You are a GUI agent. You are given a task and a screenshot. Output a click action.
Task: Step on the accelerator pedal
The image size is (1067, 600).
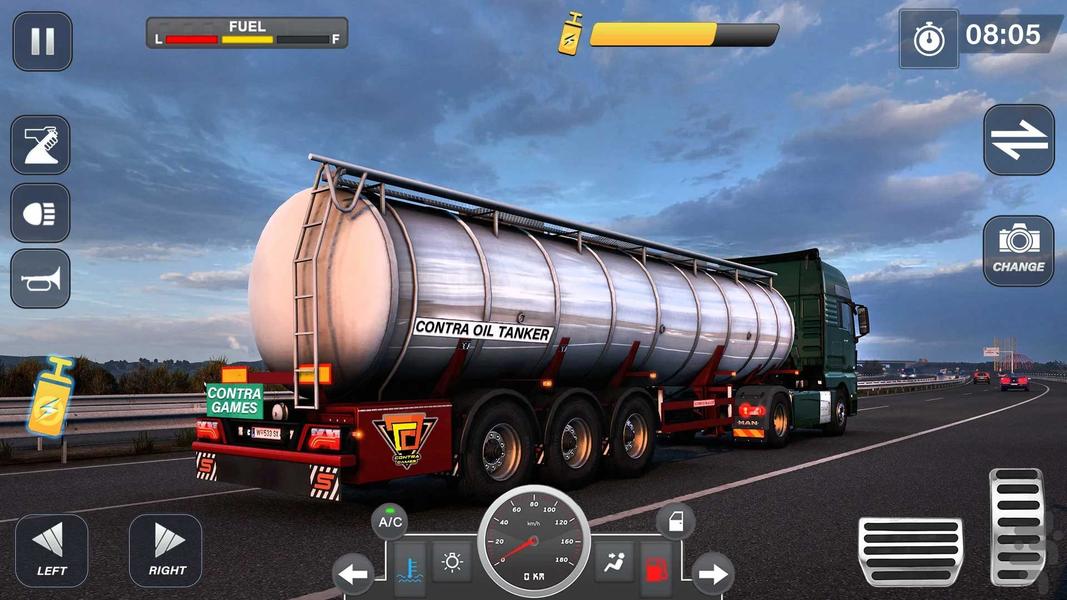pyautogui.click(x=1017, y=526)
